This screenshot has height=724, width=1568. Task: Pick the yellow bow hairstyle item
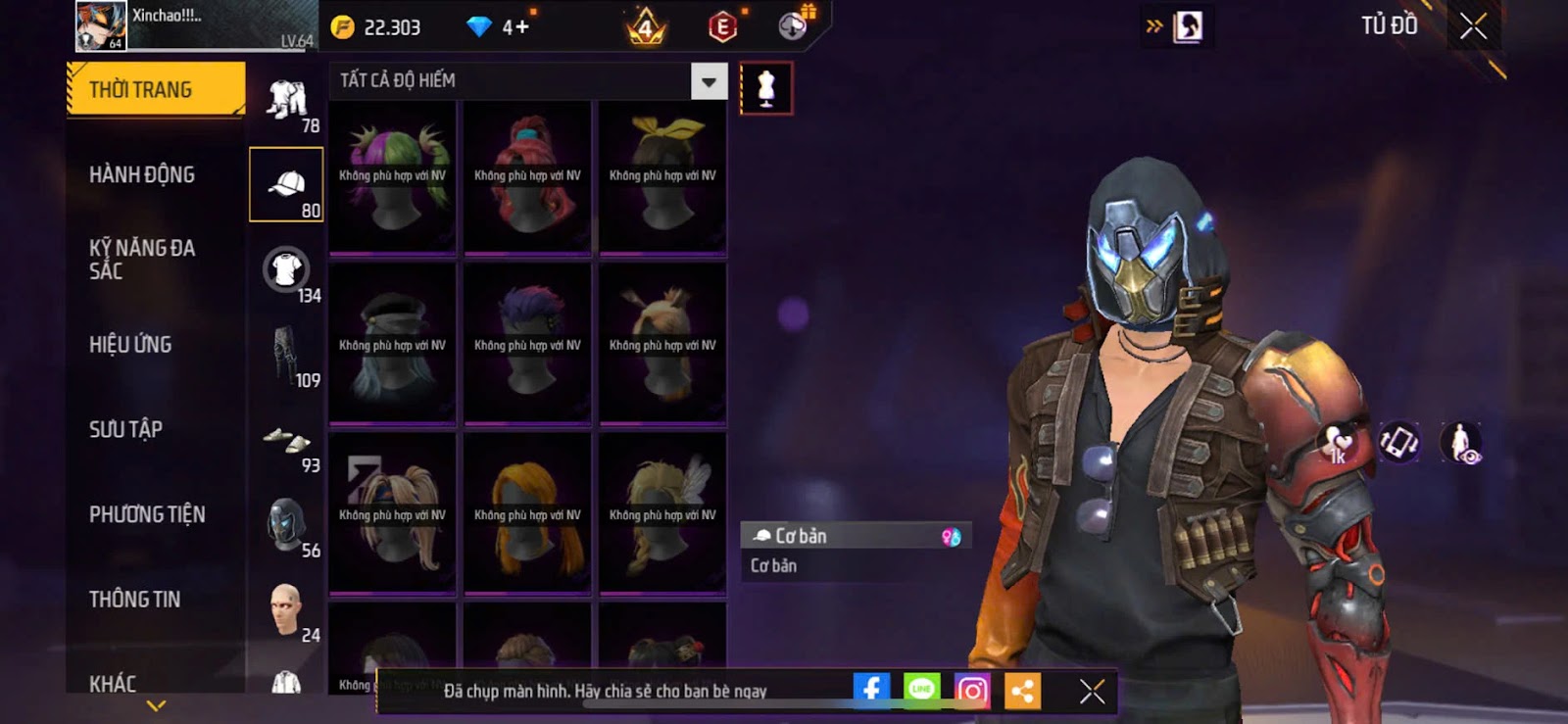[662, 176]
